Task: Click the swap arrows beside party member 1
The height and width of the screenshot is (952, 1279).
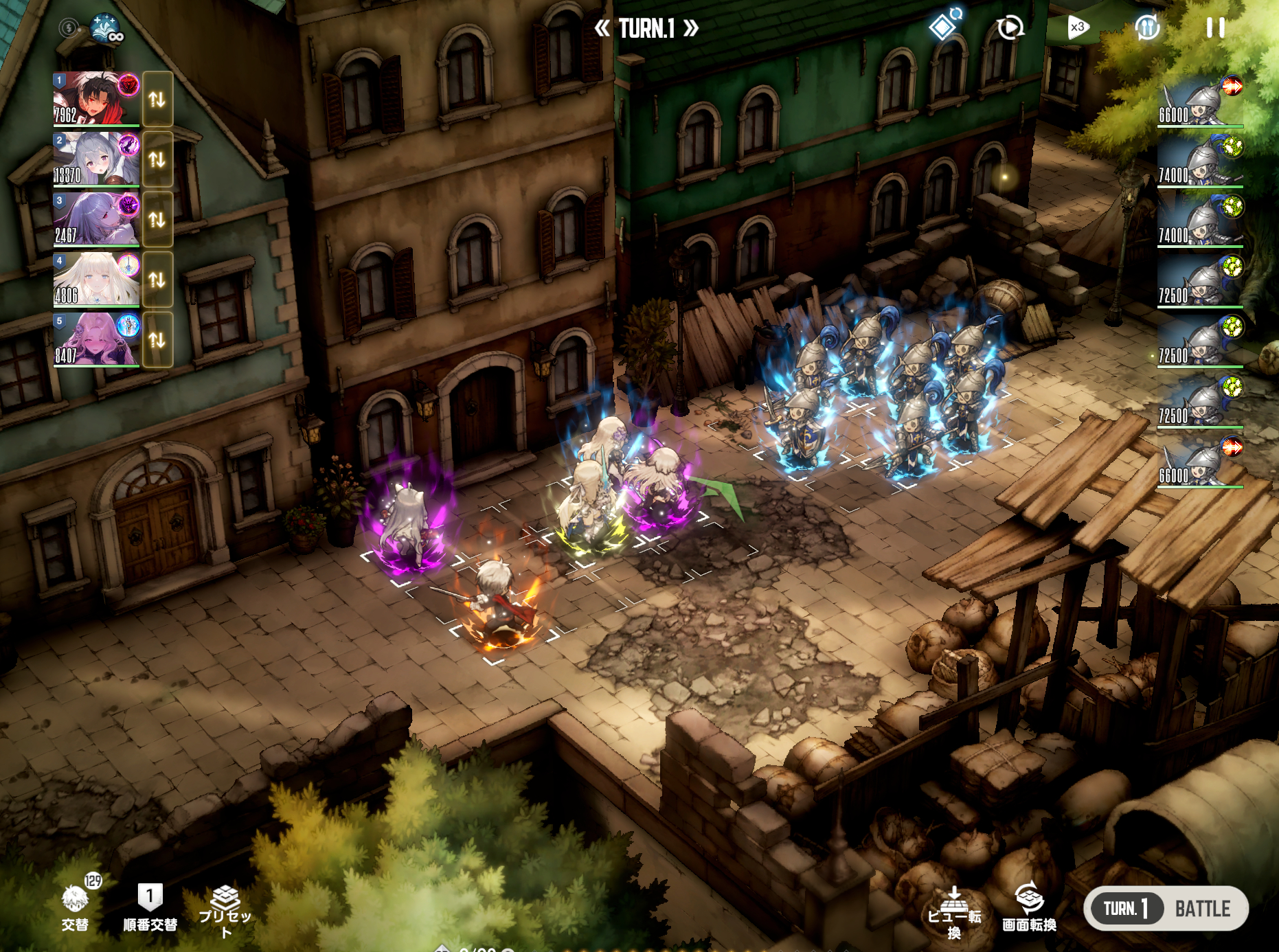Action: tap(157, 99)
